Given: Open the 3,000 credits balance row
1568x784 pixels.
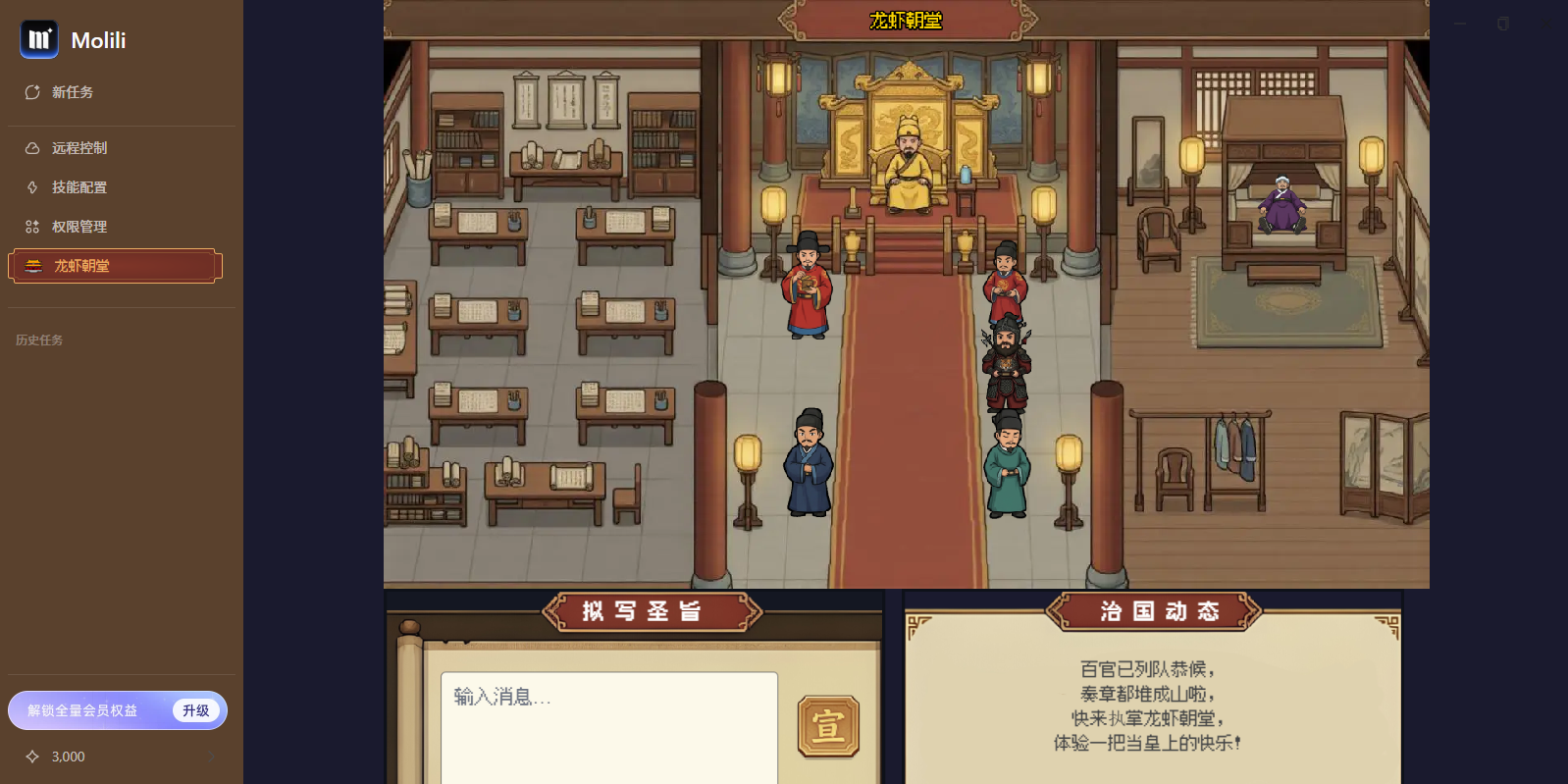Looking at the screenshot, I should [118, 757].
